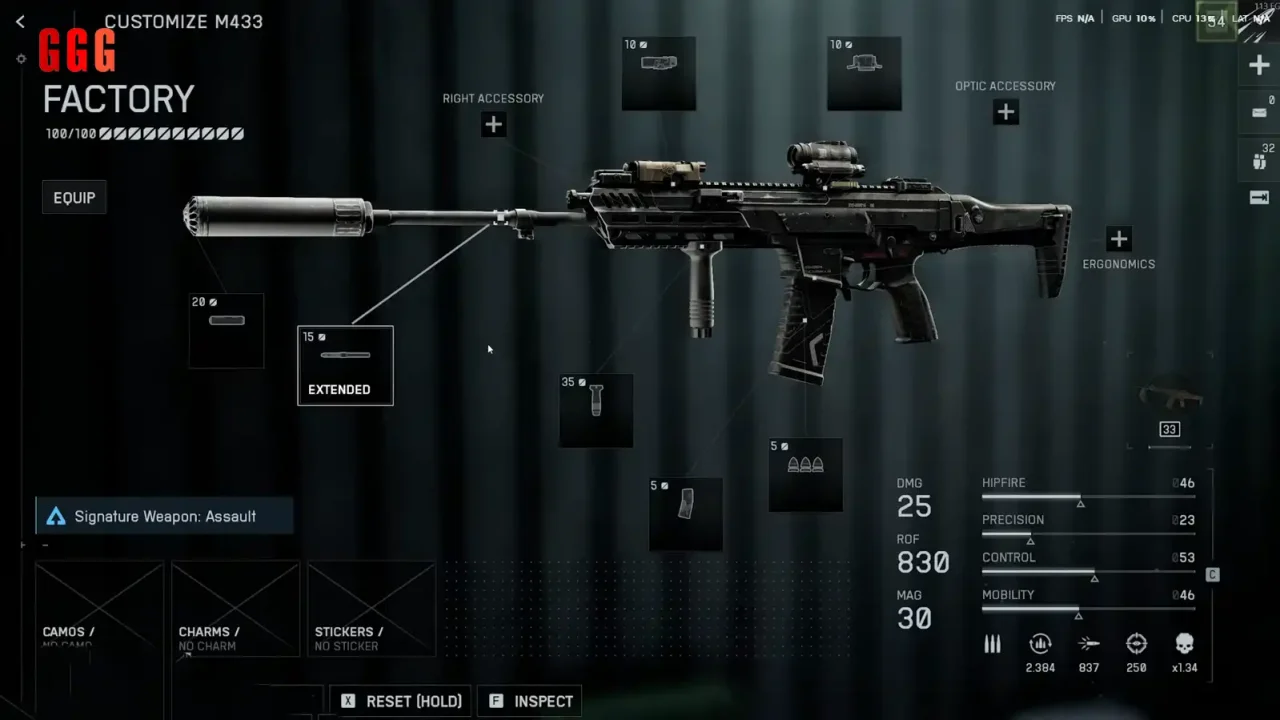Click the plus button on right sidebar
Viewport: 1280px width, 720px height.
1259,66
